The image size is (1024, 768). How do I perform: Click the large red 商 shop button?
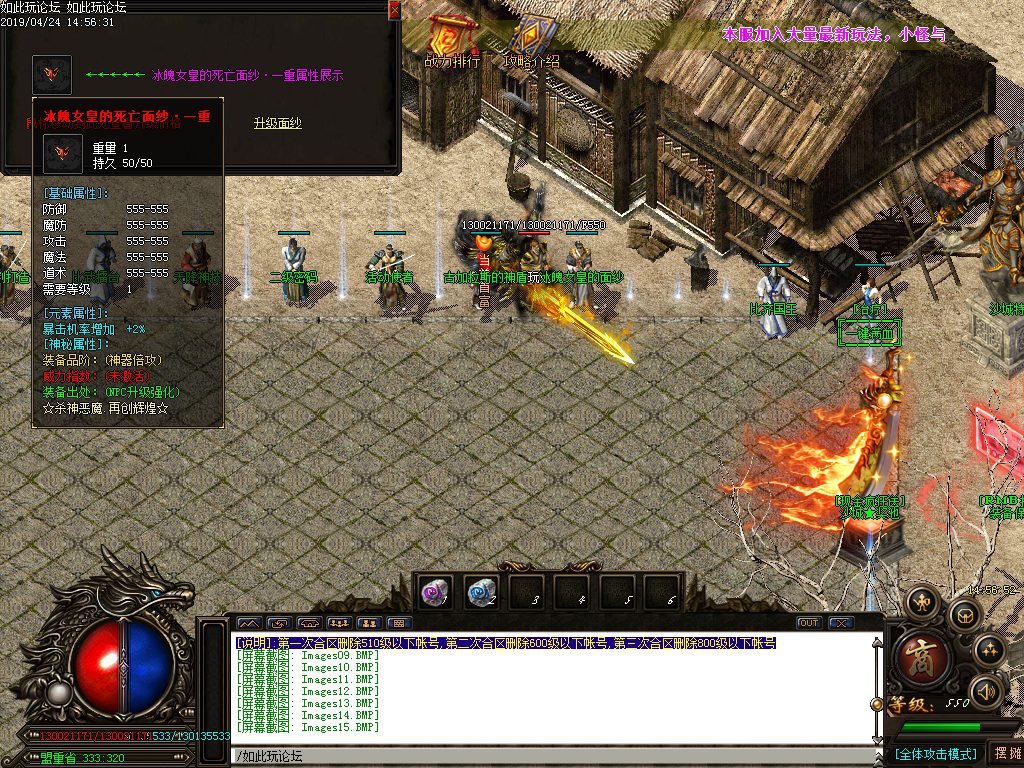pos(919,660)
